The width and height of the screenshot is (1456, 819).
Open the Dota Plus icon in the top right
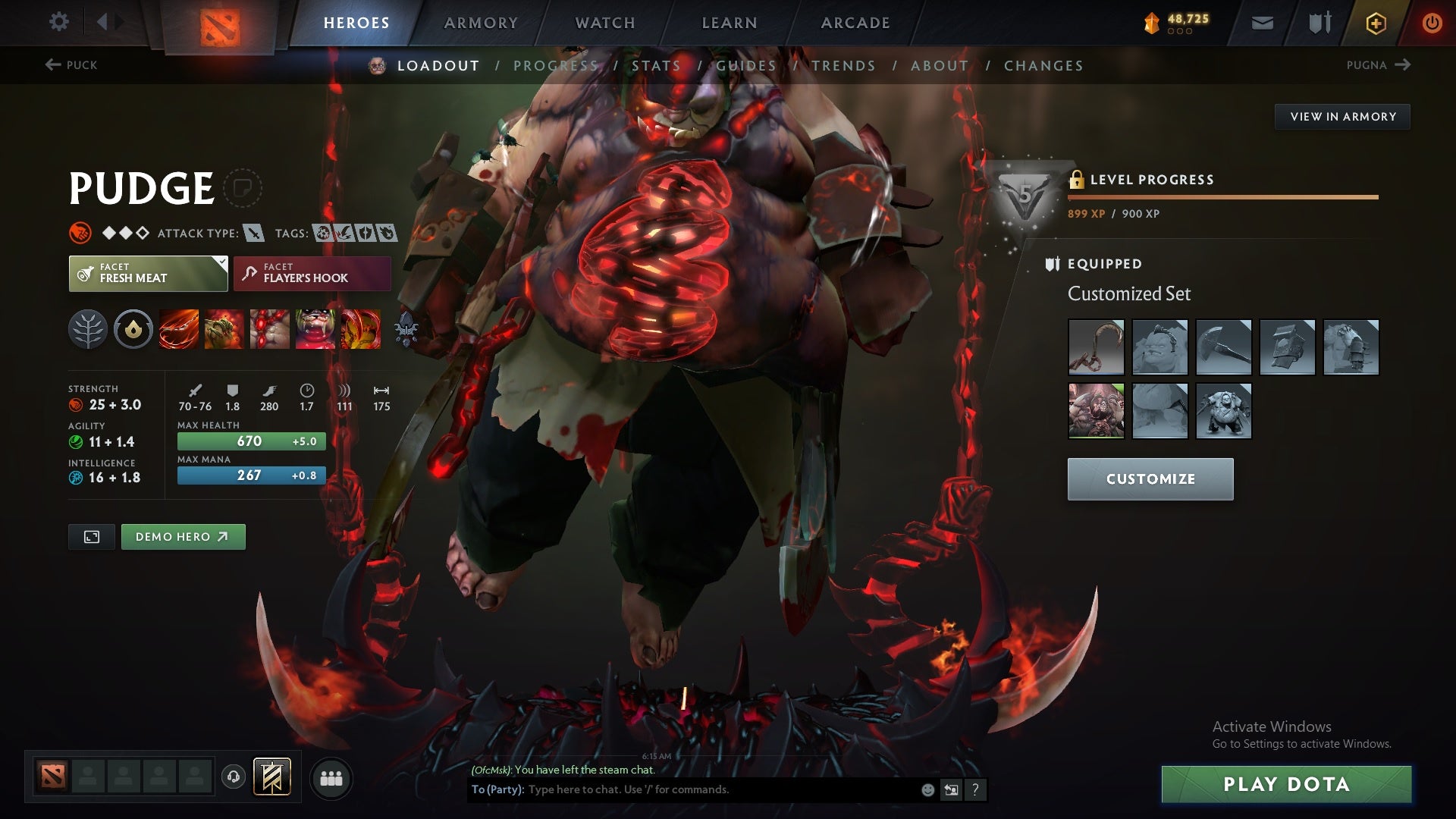[x=1375, y=22]
